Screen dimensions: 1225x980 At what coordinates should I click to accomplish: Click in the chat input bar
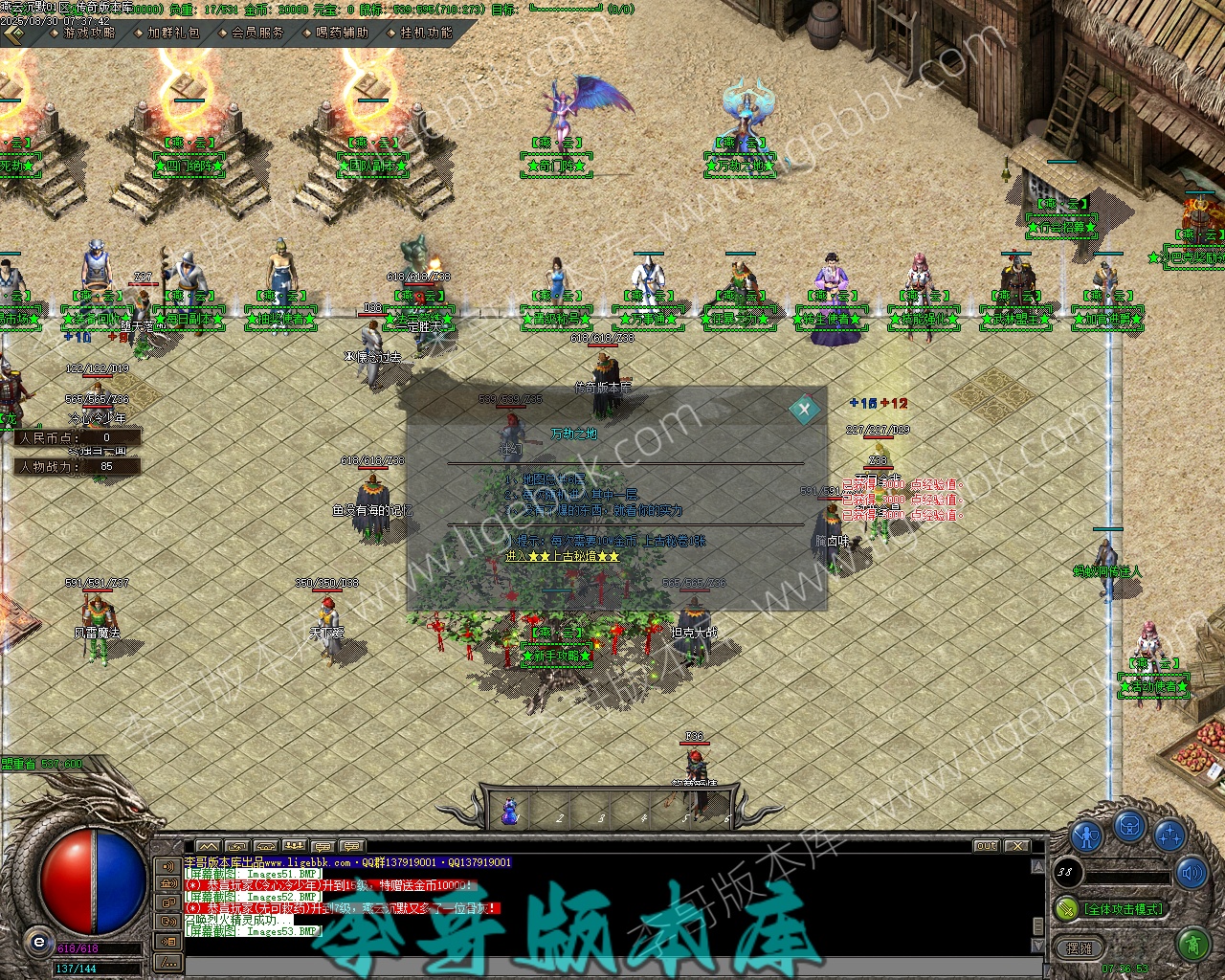pyautogui.click(x=603, y=965)
